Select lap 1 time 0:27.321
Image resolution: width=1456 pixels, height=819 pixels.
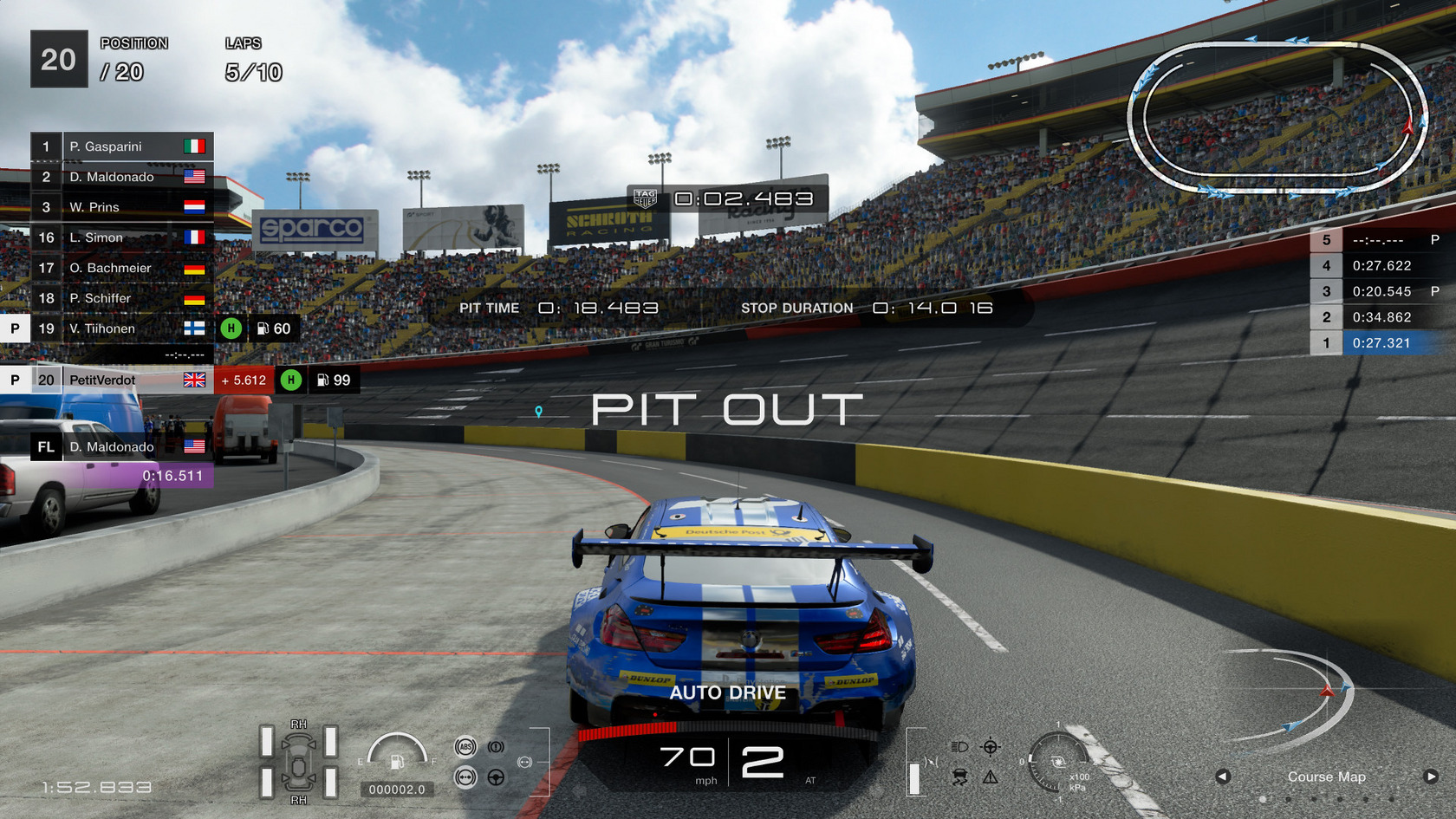click(1381, 343)
